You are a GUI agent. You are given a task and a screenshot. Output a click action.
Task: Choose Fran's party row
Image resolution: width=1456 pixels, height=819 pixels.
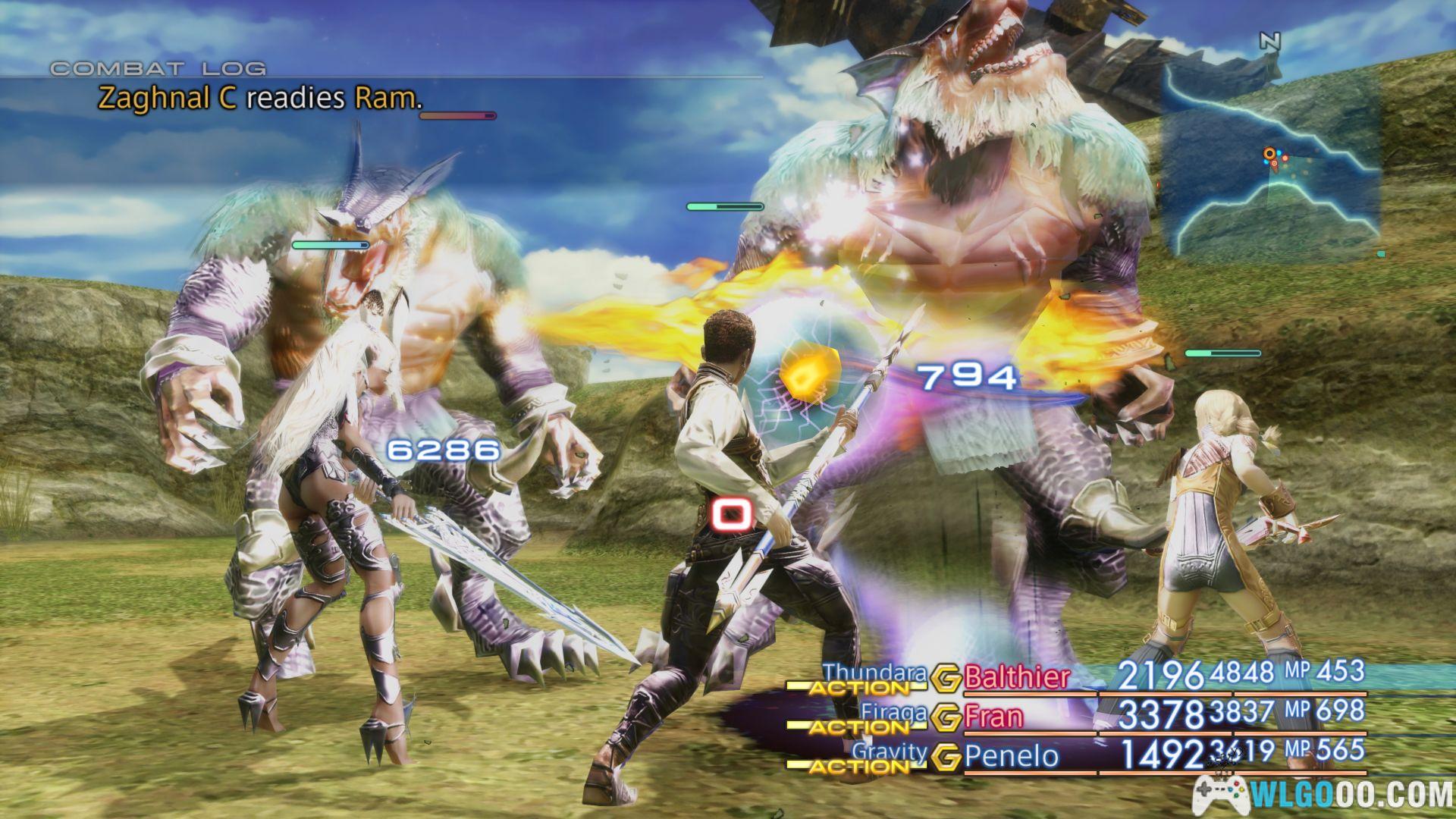pos(993,717)
